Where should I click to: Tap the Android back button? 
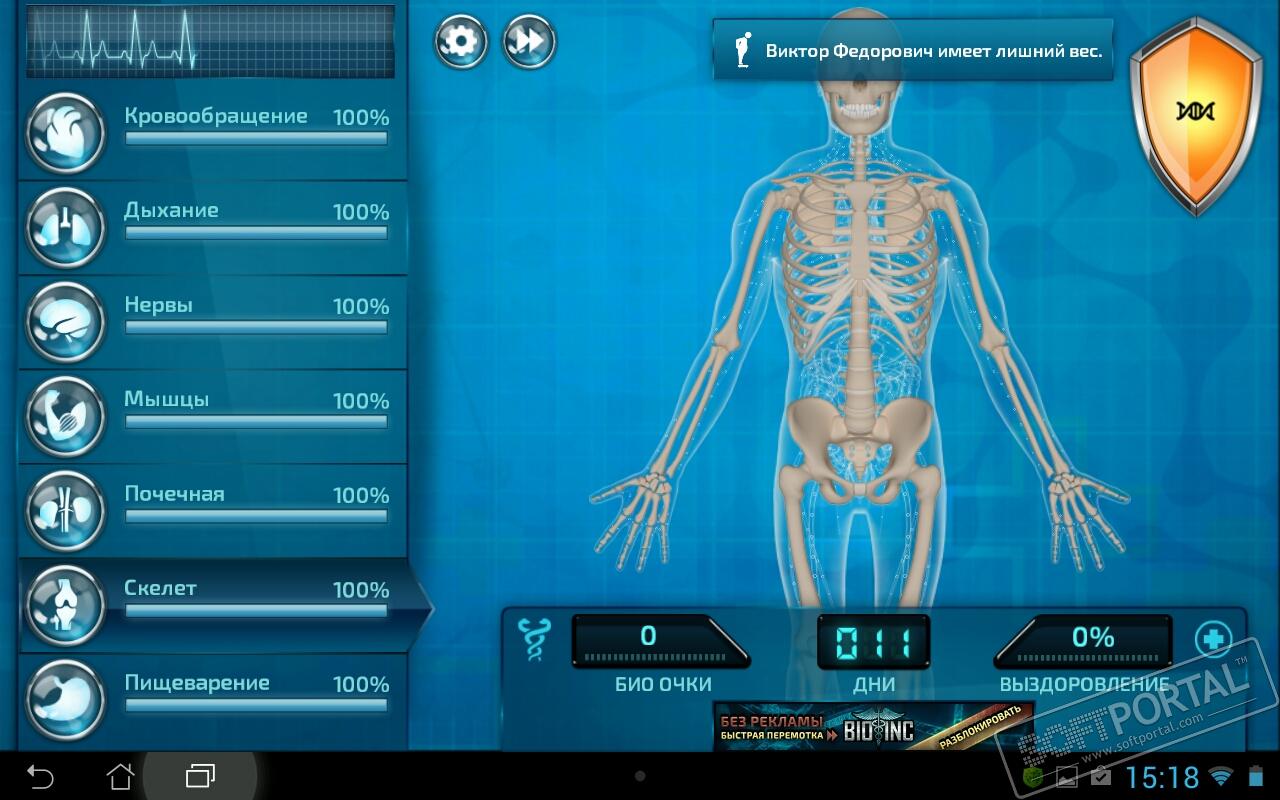point(40,776)
